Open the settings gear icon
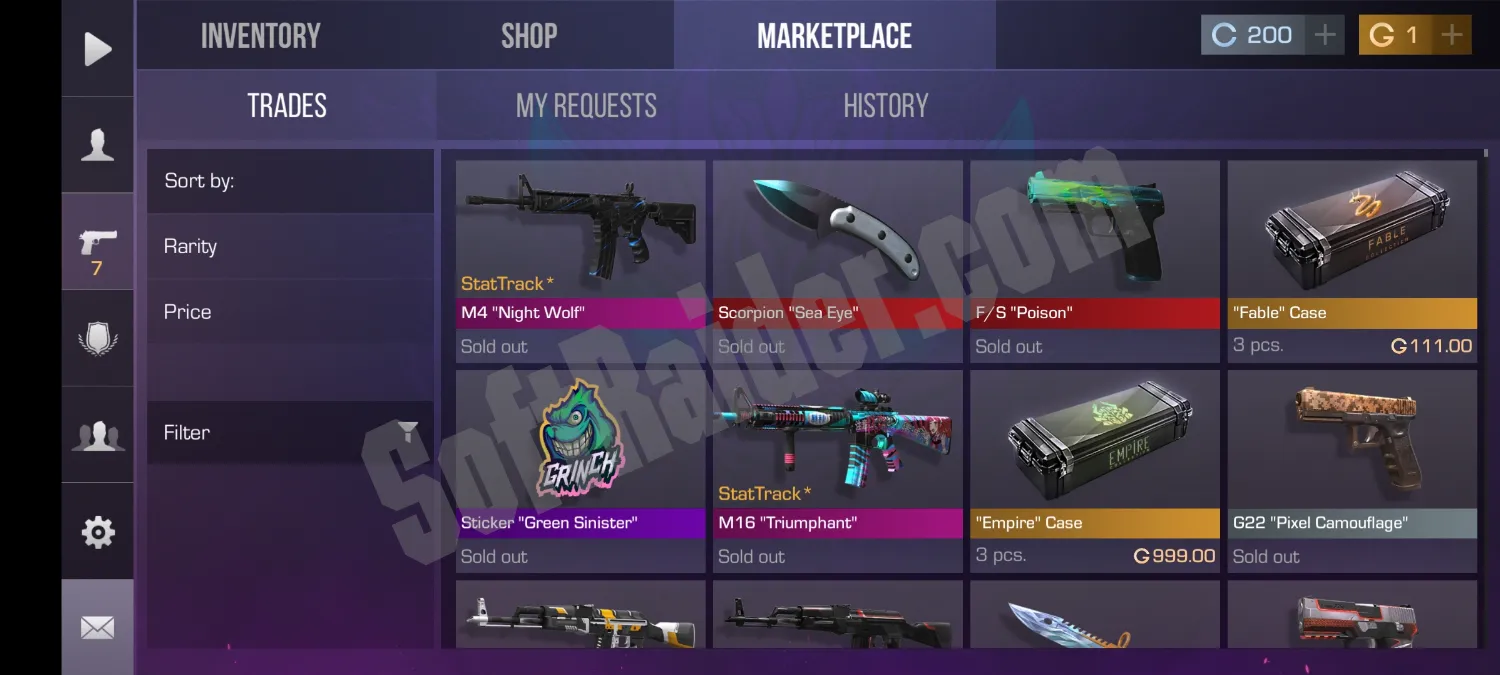Screen dimensions: 1500x675 [97, 532]
